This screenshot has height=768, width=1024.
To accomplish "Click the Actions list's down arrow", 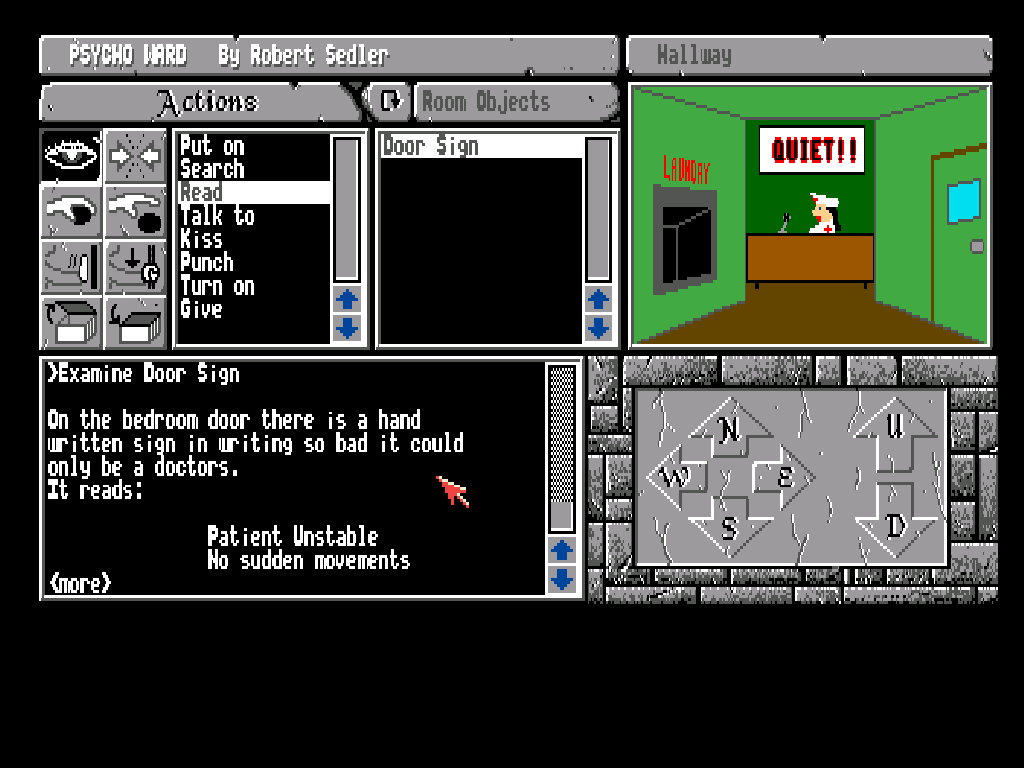I will click(x=346, y=328).
